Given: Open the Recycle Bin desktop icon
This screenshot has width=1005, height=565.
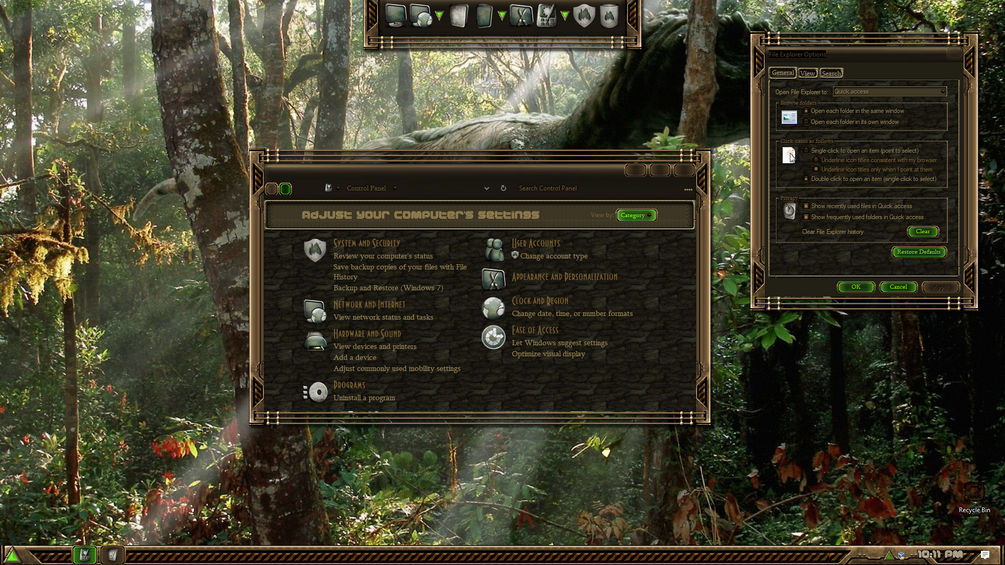Looking at the screenshot, I should 973,497.
